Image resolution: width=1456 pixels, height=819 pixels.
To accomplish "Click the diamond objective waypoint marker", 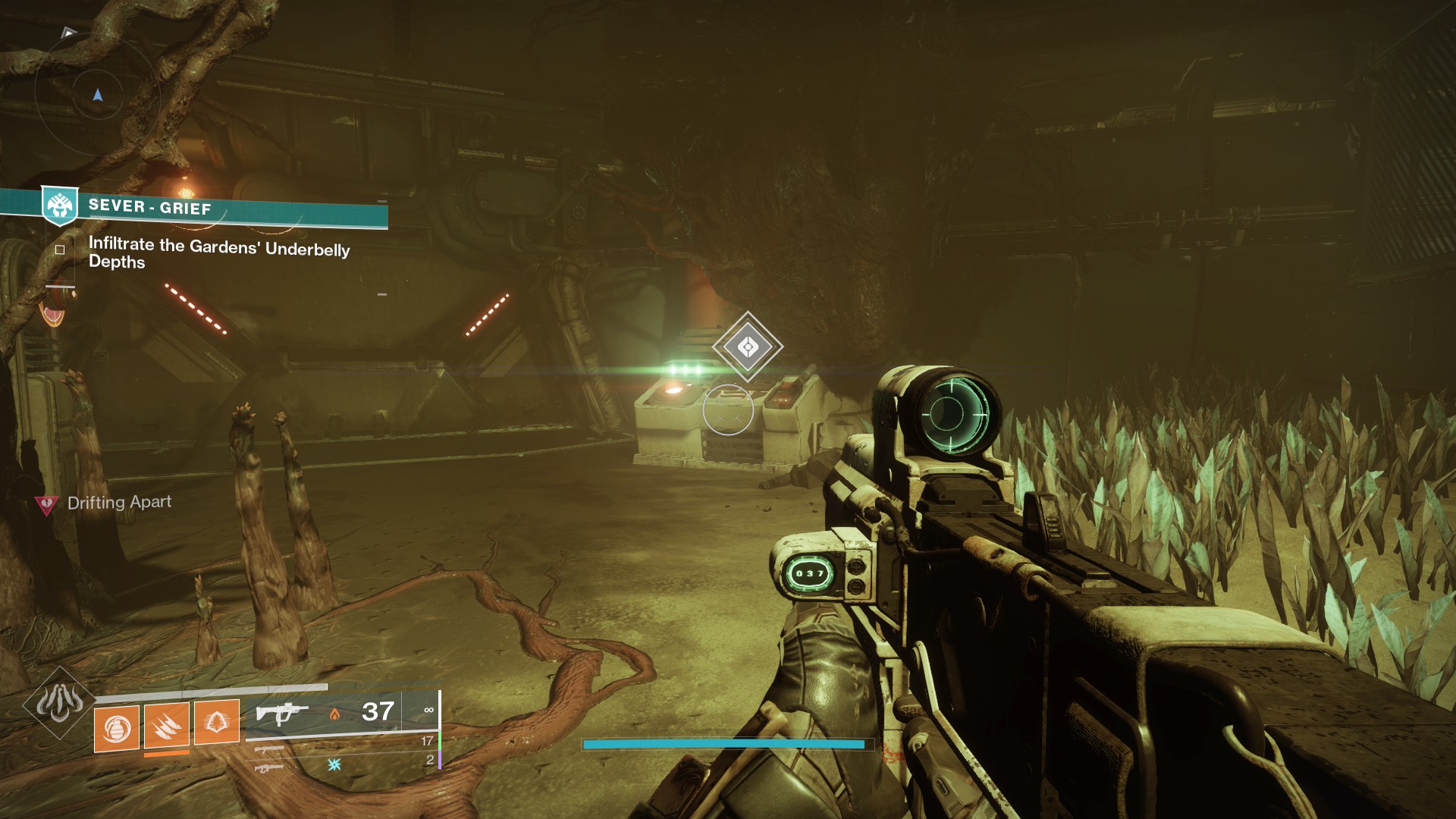I will point(748,347).
